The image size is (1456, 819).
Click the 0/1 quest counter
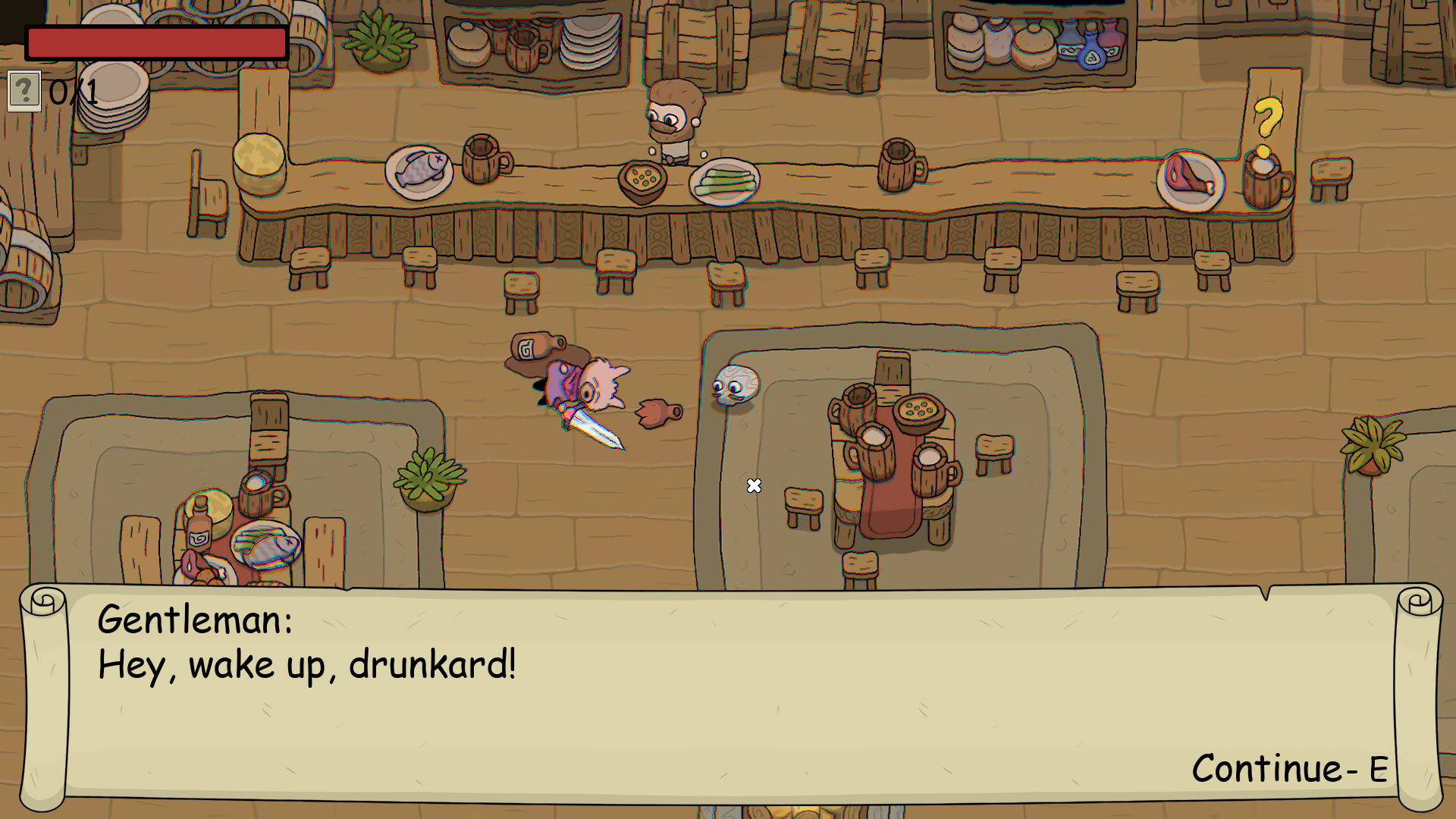coord(72,93)
